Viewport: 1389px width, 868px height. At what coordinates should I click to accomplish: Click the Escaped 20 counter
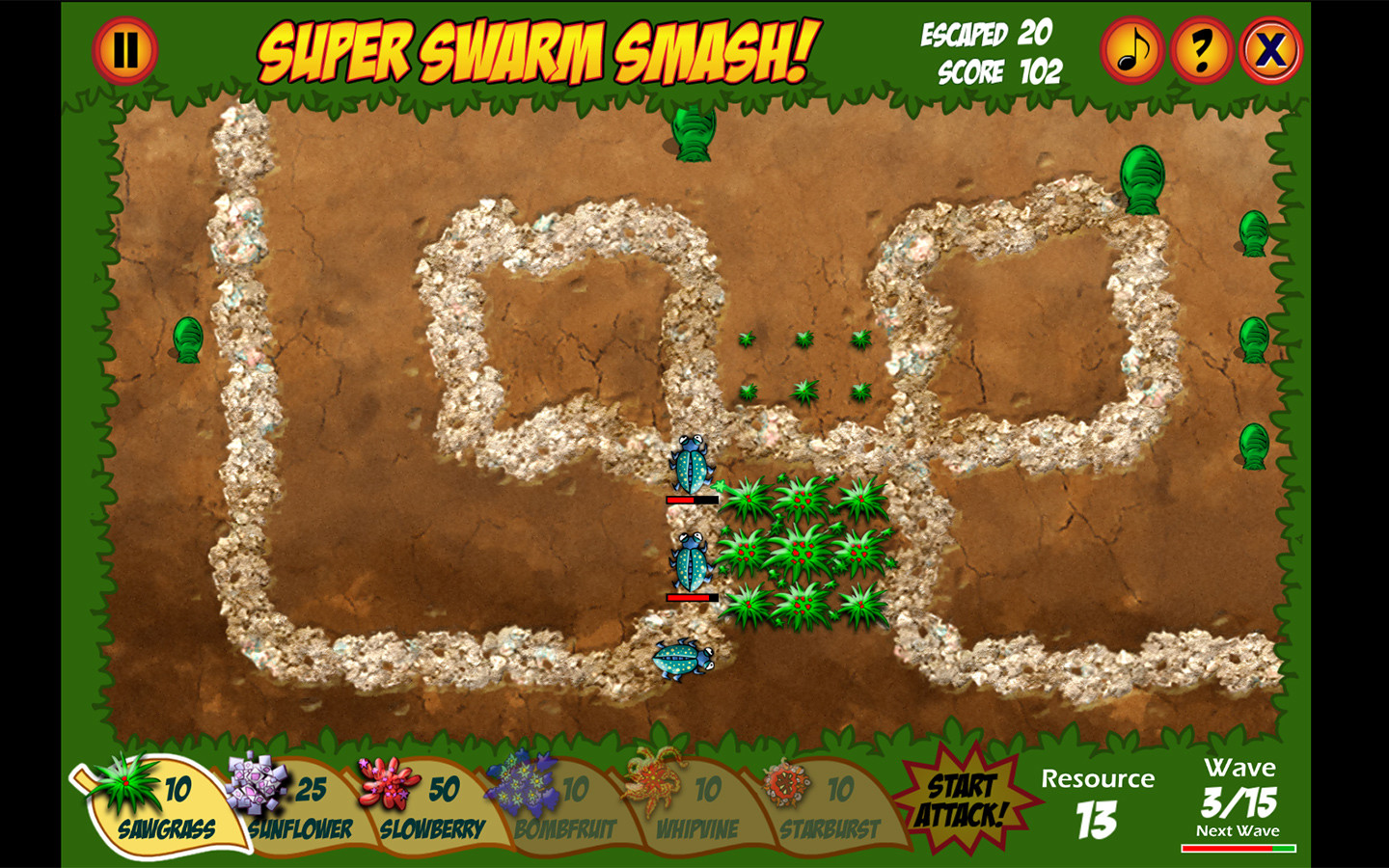[x=984, y=34]
